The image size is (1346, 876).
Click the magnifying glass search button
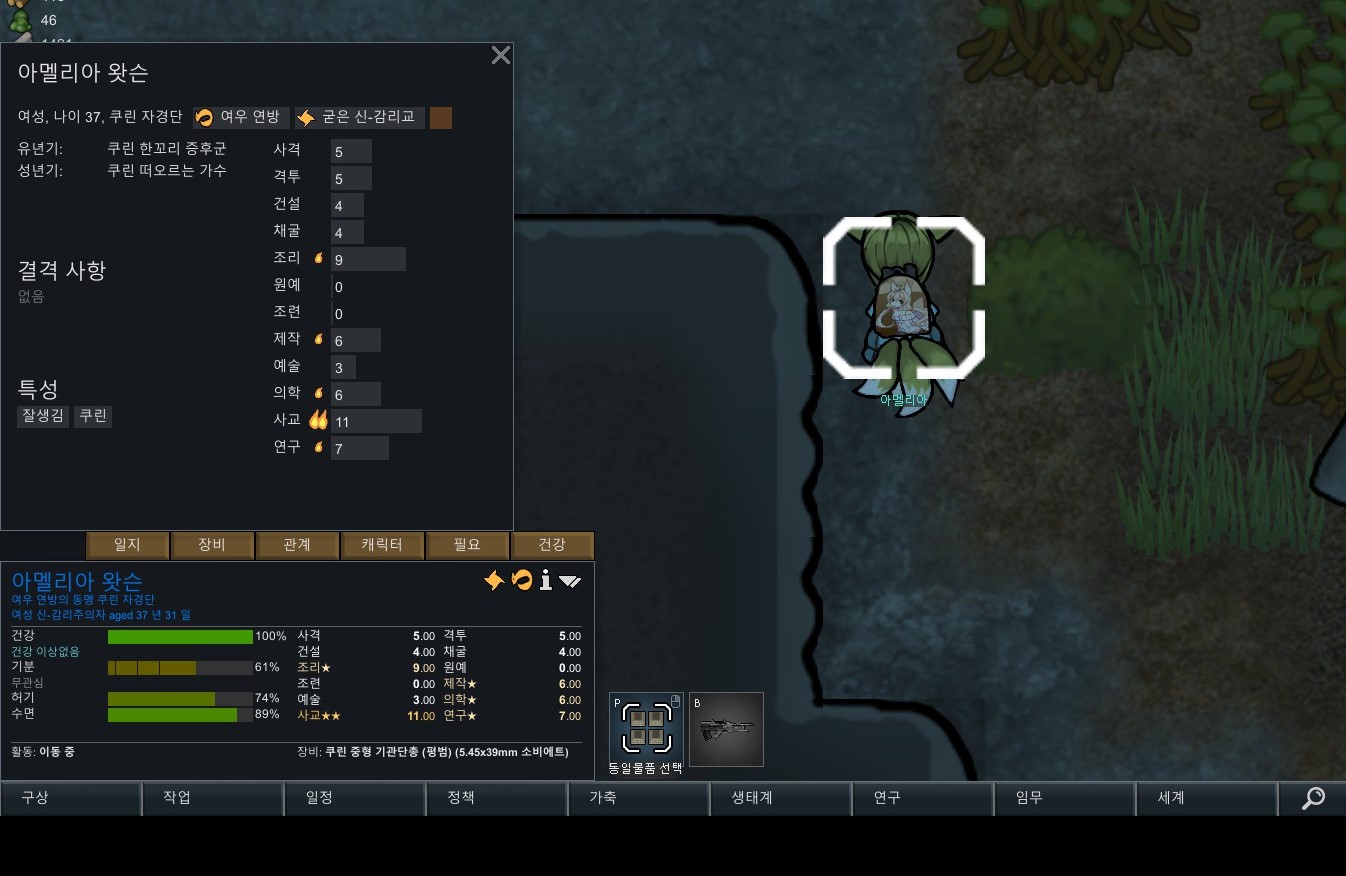tap(1312, 798)
